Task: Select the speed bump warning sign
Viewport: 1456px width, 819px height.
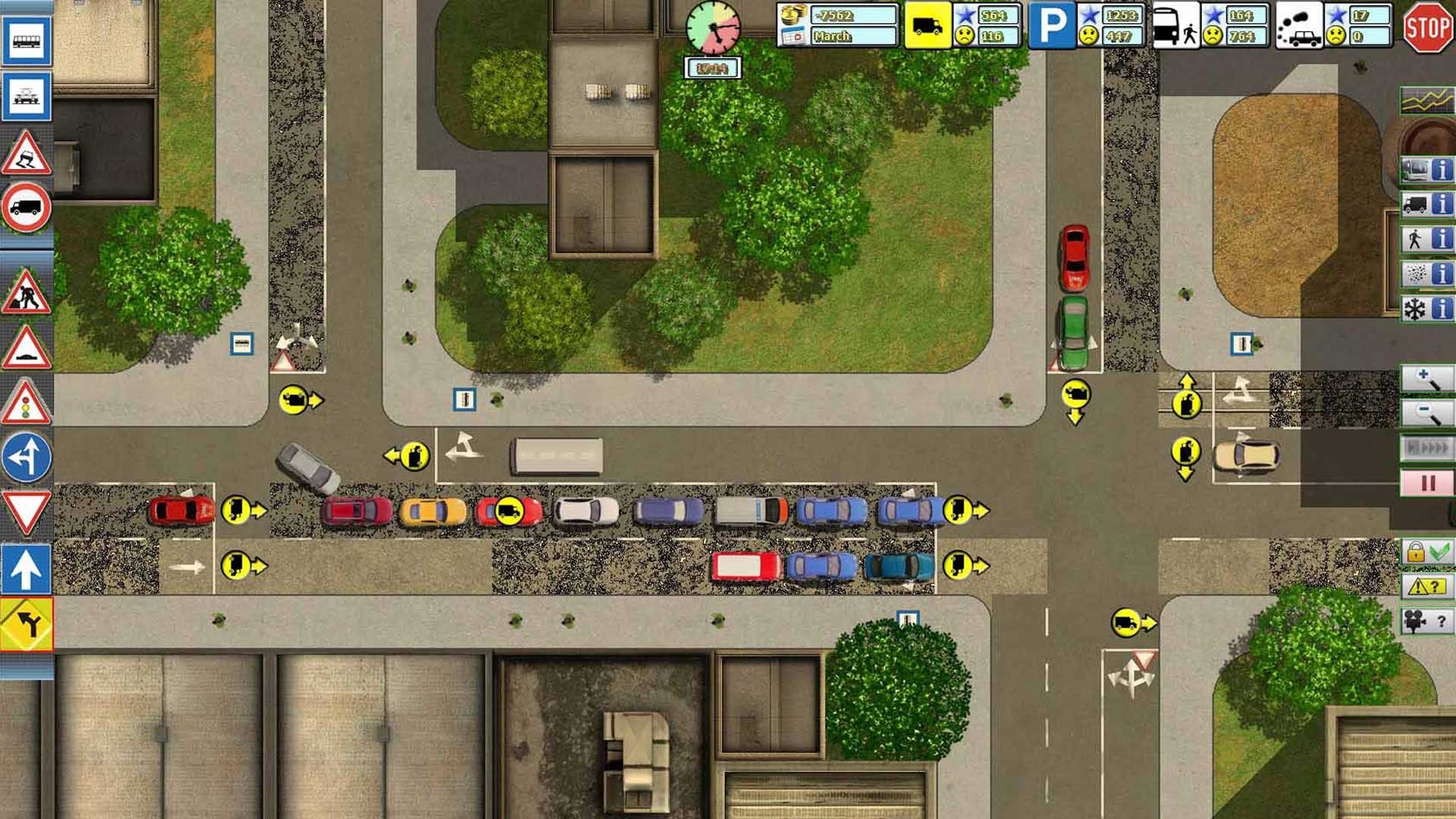Action: (x=27, y=349)
